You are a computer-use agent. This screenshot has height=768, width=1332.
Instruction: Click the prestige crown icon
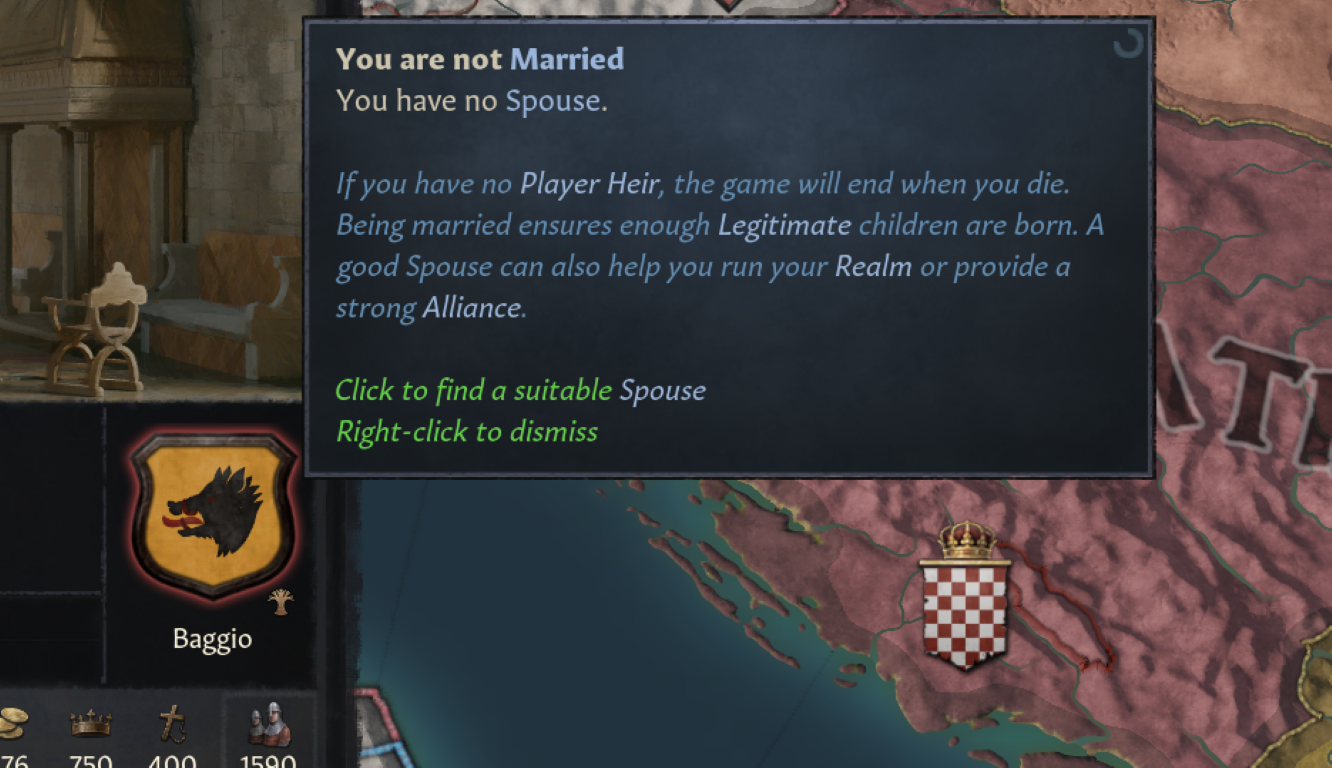click(x=91, y=723)
